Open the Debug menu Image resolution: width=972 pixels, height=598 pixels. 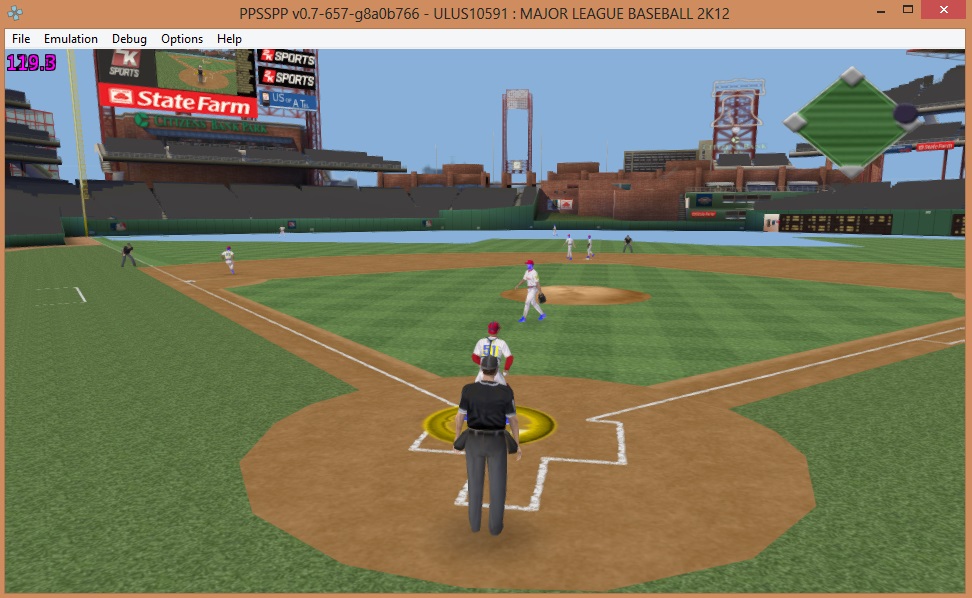tap(129, 39)
